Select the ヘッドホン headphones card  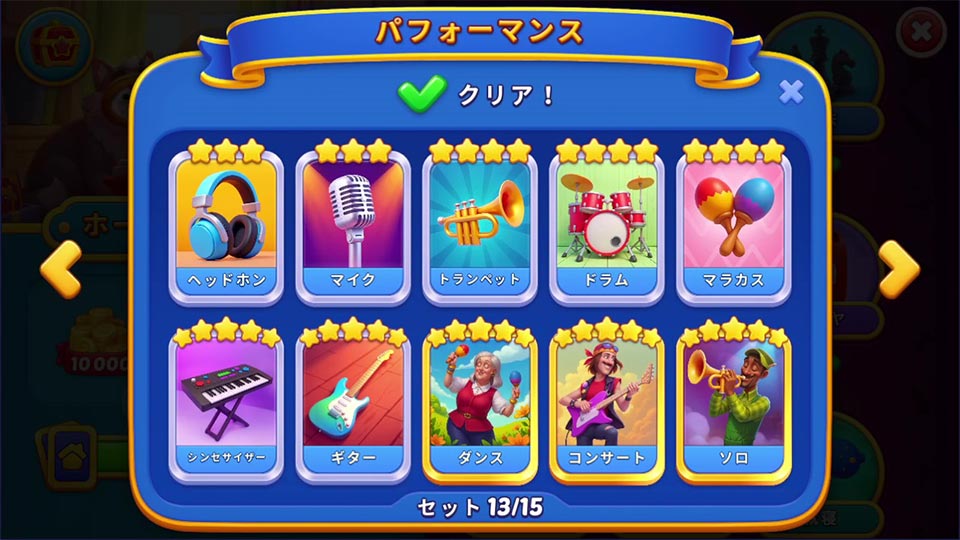(x=227, y=227)
